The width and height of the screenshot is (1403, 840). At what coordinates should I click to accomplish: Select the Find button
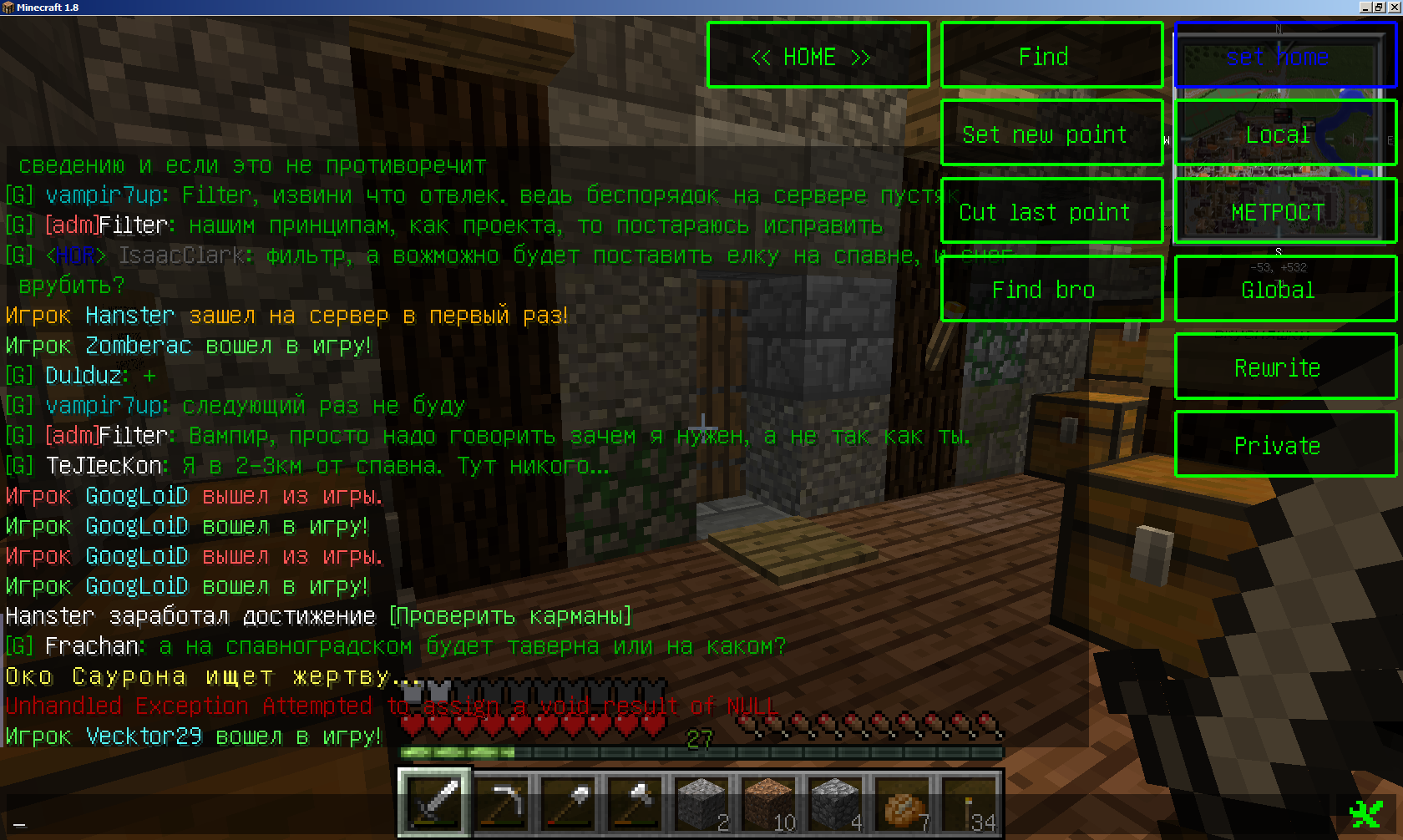click(1051, 55)
